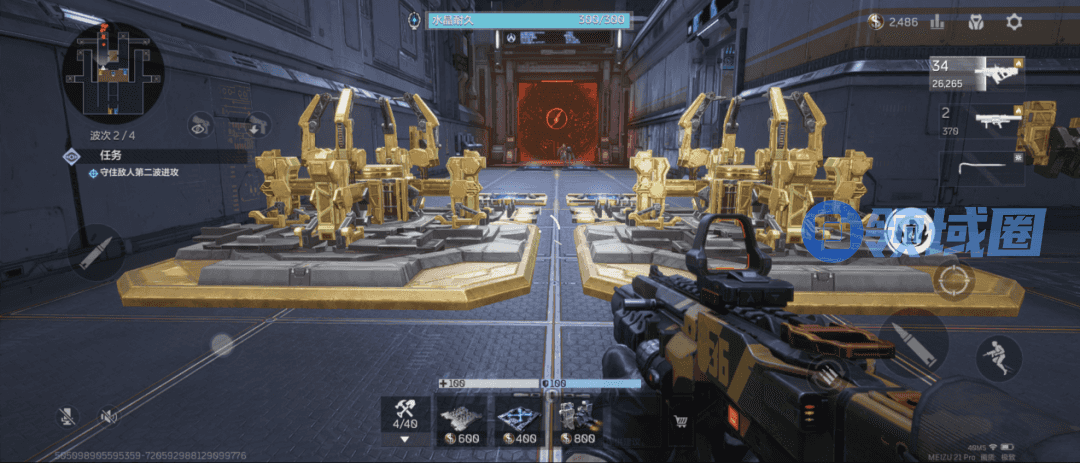Buy the 600-coin spike trap
This screenshot has width=1080, height=463.
pos(463,420)
